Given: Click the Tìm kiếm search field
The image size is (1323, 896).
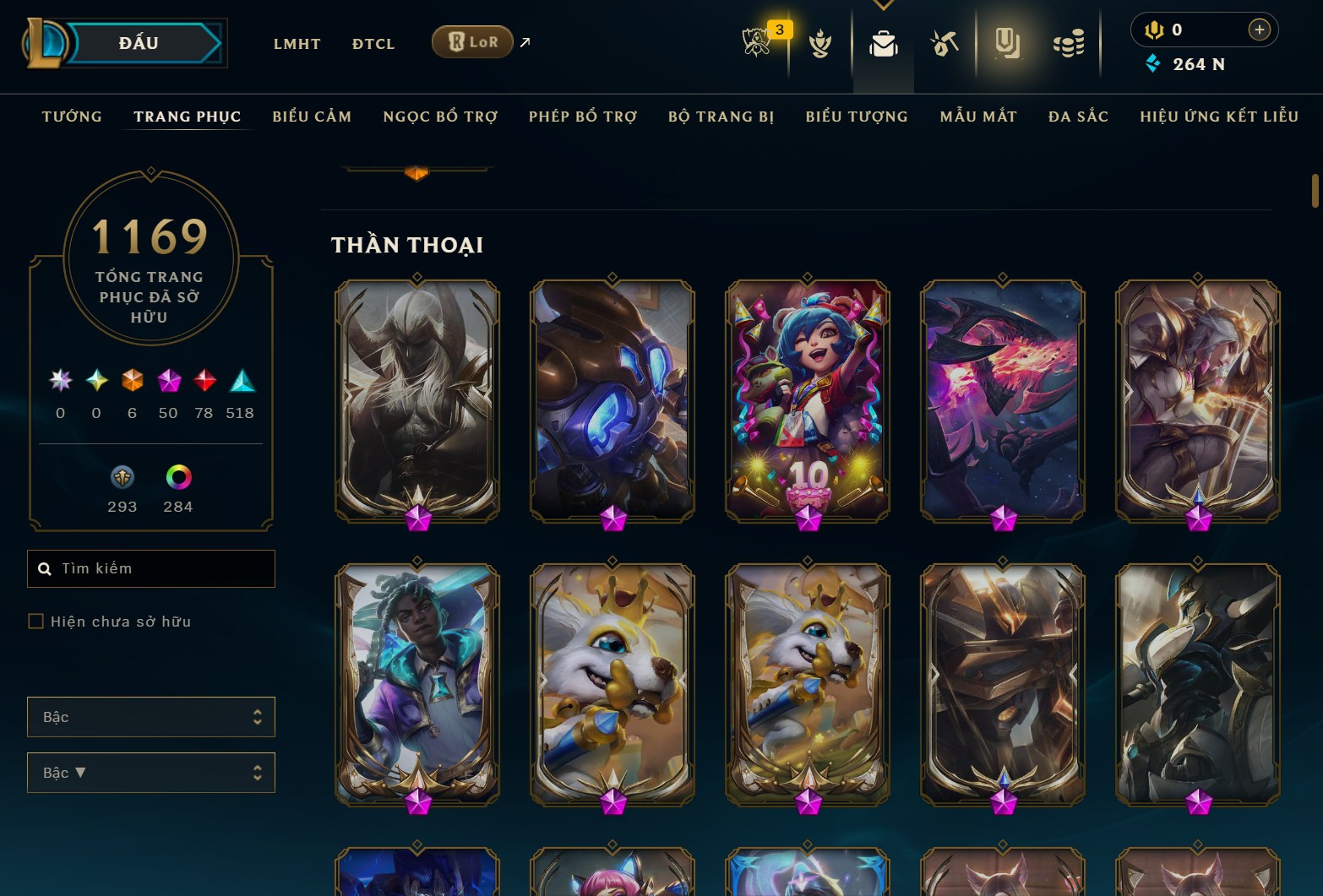Looking at the screenshot, I should 150,568.
